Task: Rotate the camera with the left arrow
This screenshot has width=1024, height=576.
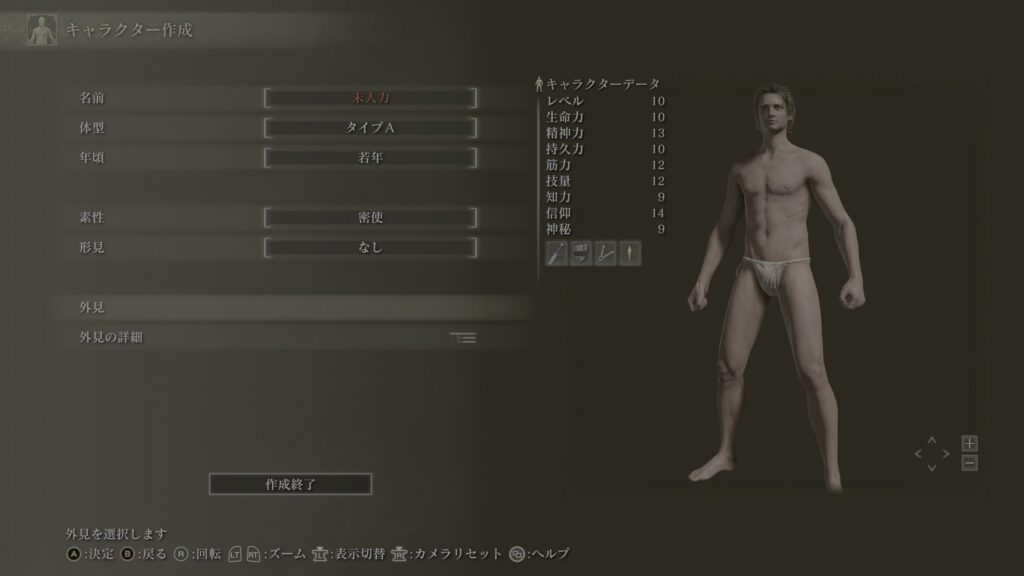Action: [918, 454]
